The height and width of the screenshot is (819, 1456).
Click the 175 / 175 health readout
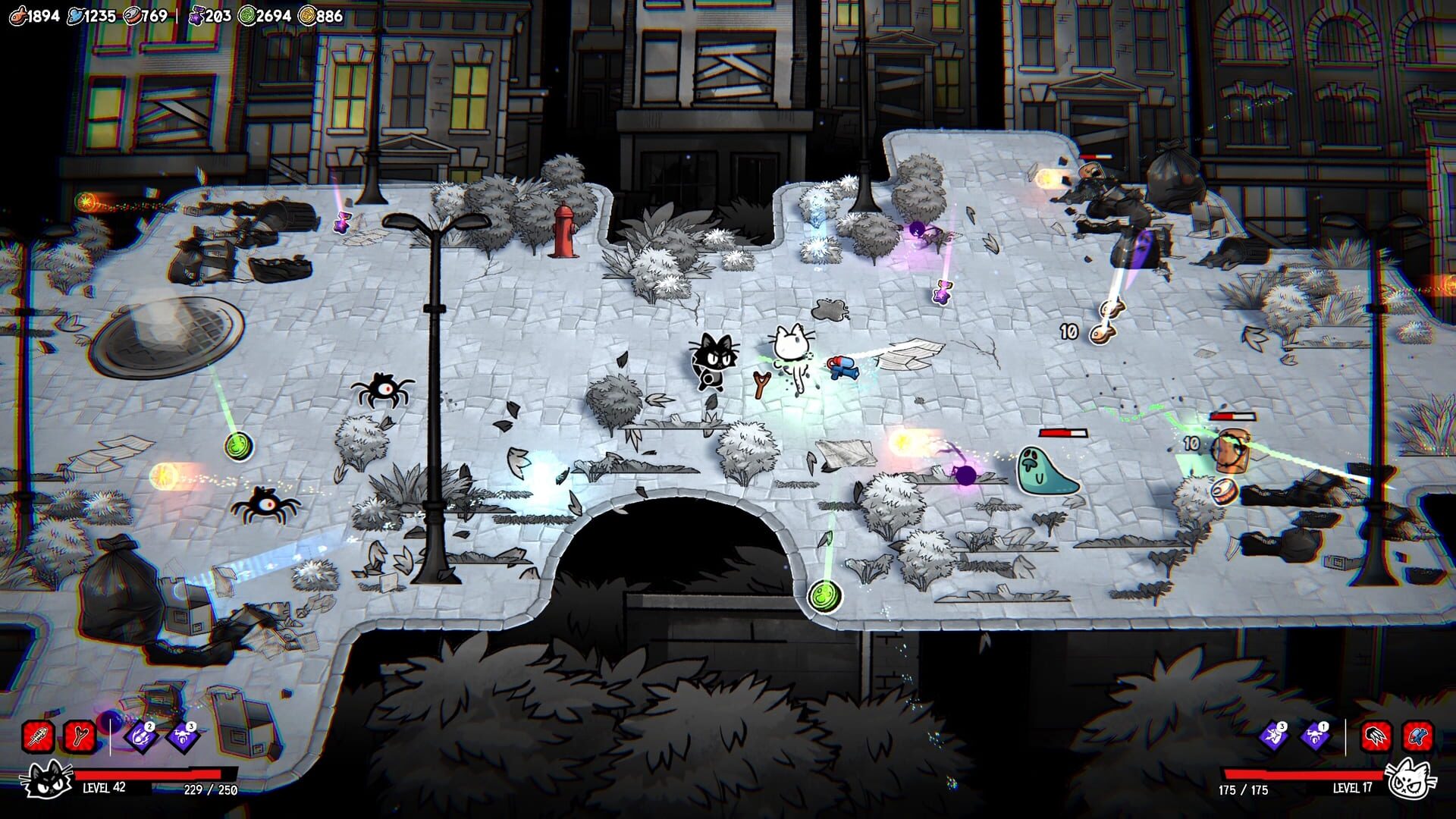tap(1243, 789)
